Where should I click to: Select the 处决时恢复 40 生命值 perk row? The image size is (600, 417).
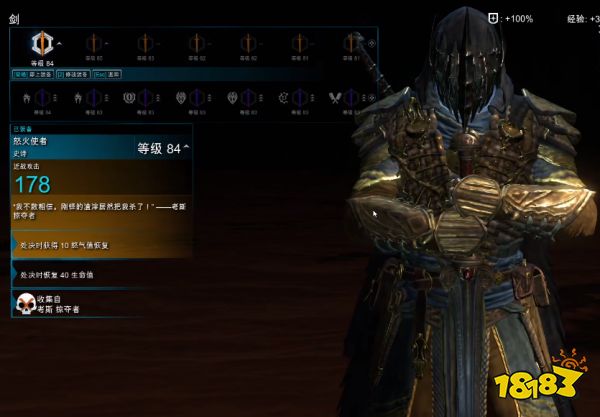coord(96,274)
